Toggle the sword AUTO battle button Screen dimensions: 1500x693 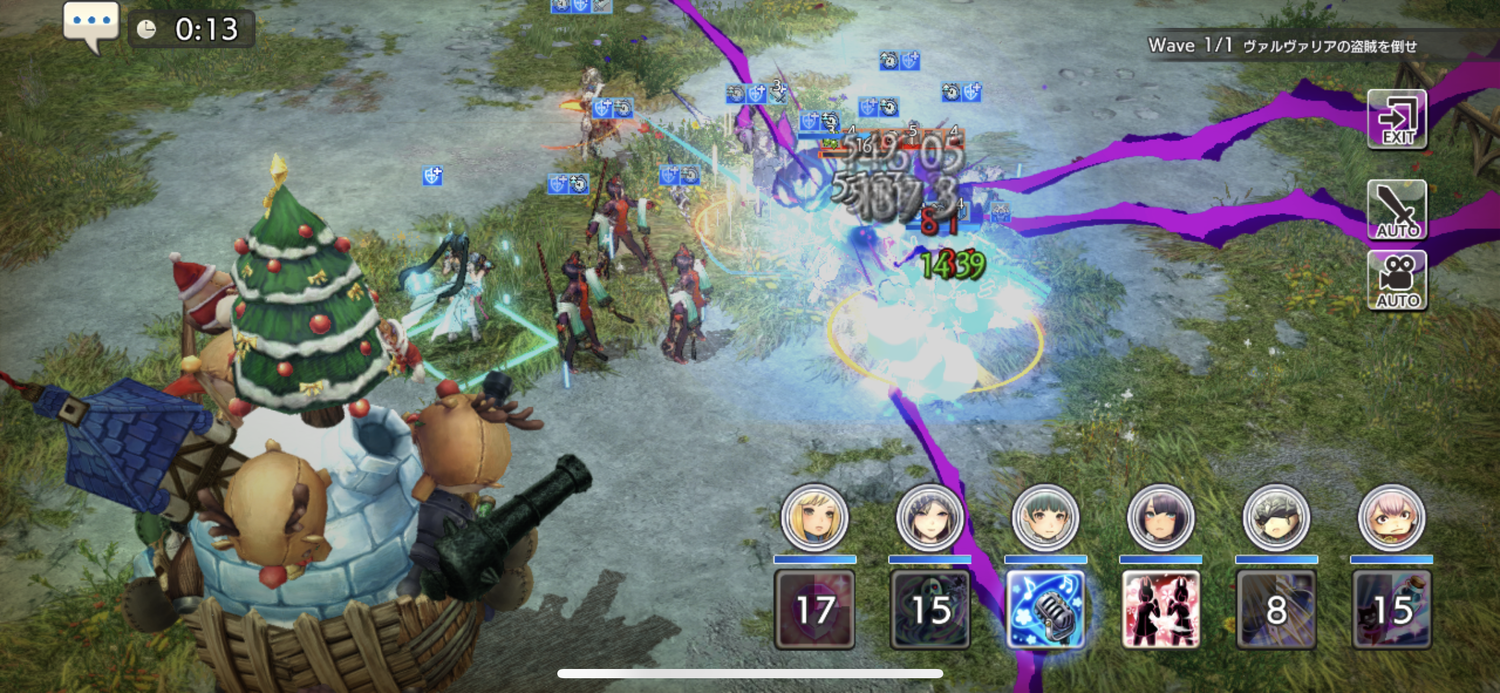pyautogui.click(x=1397, y=210)
